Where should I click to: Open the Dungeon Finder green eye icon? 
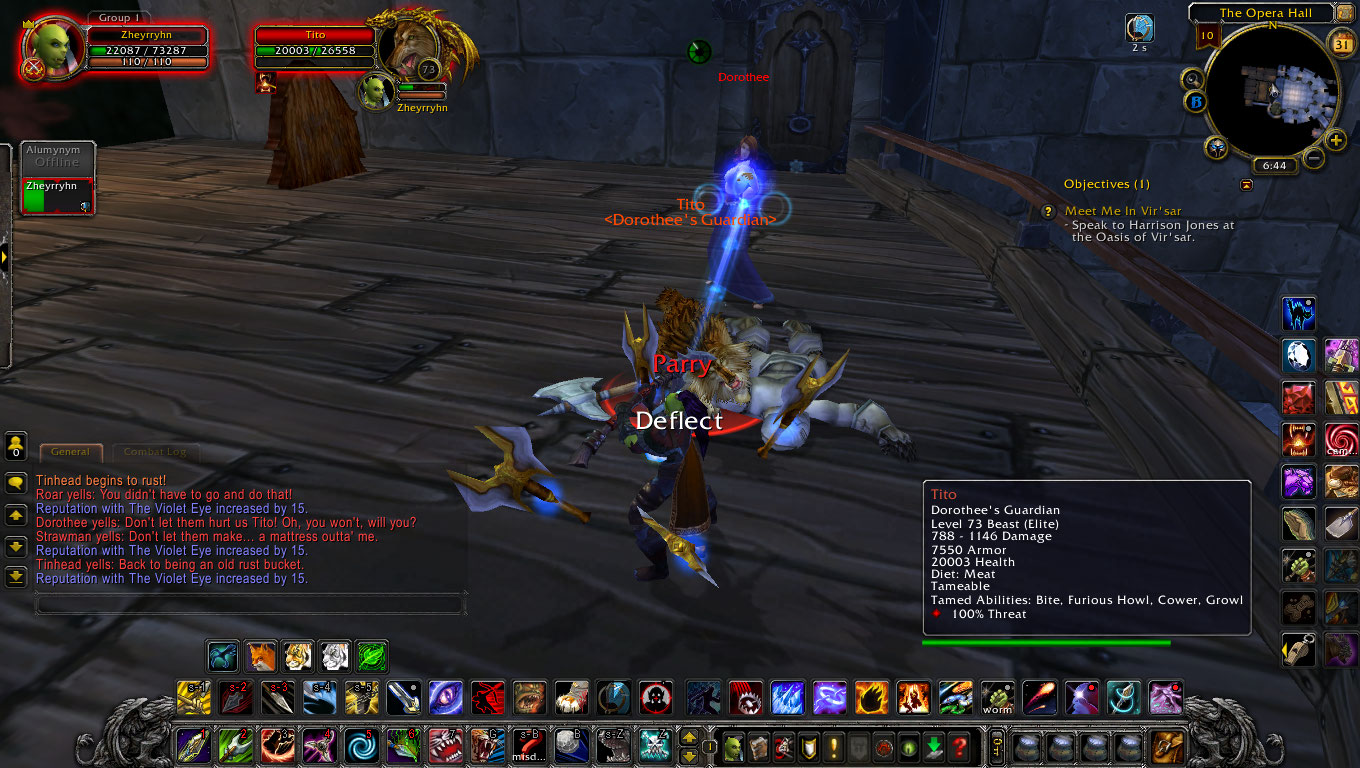tap(908, 746)
